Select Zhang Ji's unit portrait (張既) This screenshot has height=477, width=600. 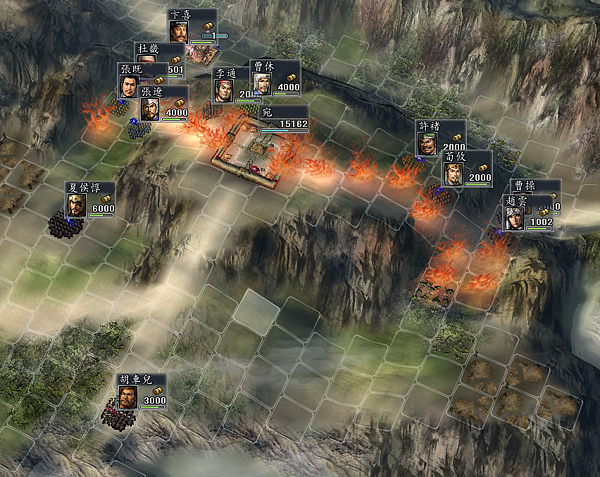point(130,84)
